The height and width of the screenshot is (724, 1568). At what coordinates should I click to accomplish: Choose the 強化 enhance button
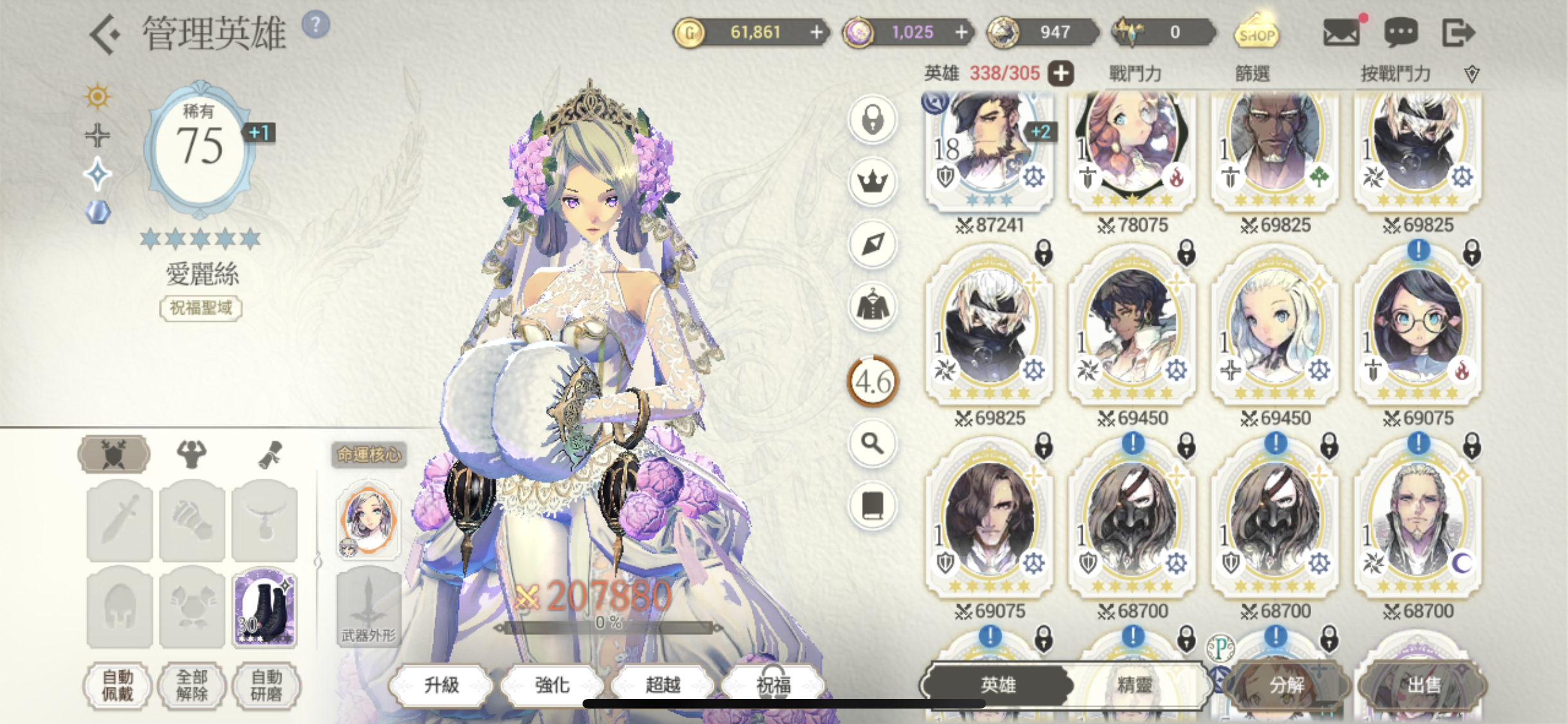tap(552, 685)
